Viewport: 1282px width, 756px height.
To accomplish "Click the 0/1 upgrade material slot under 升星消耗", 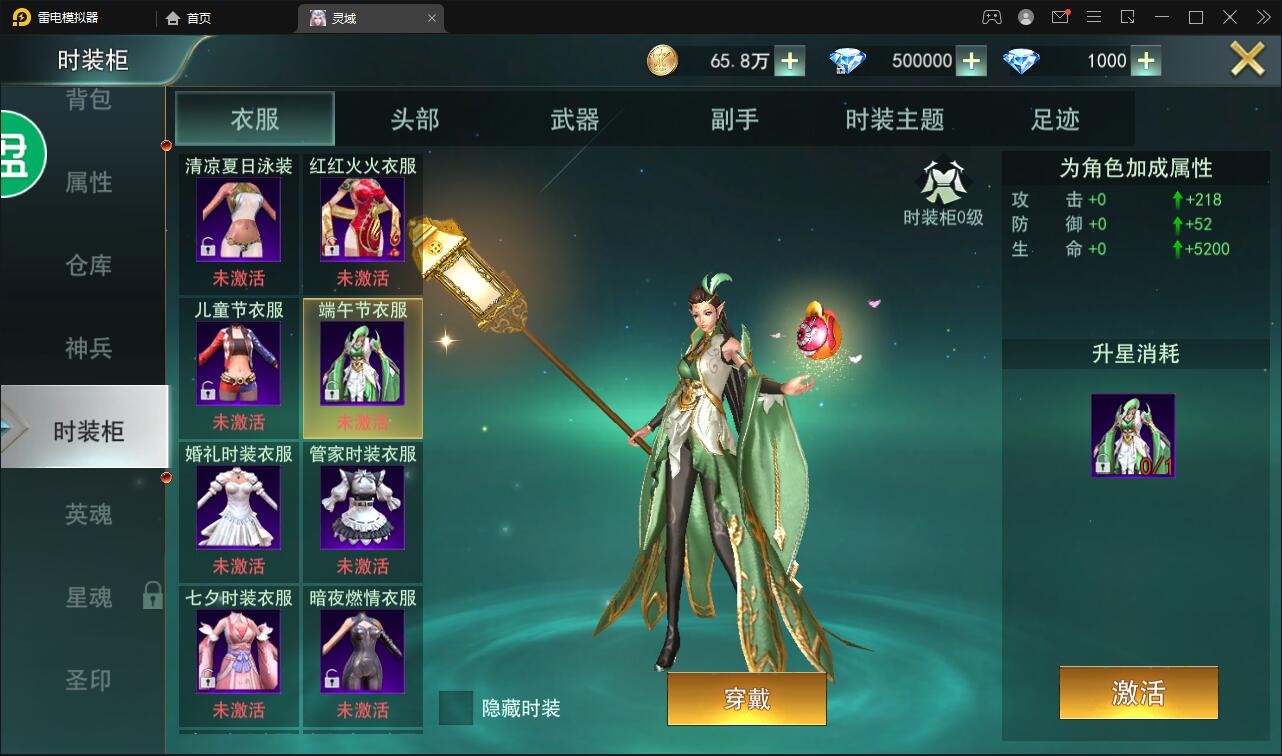I will tap(1133, 435).
